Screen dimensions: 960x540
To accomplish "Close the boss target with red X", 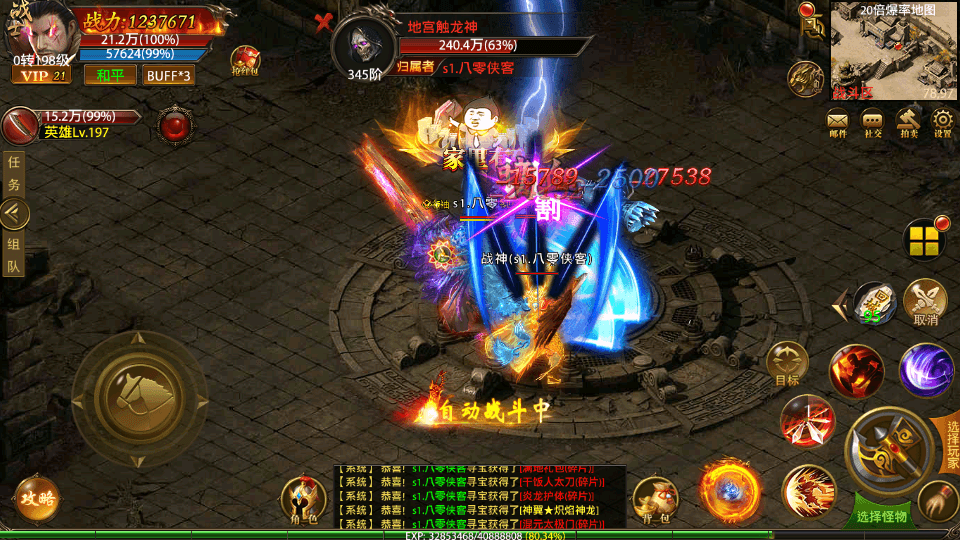I will (323, 21).
